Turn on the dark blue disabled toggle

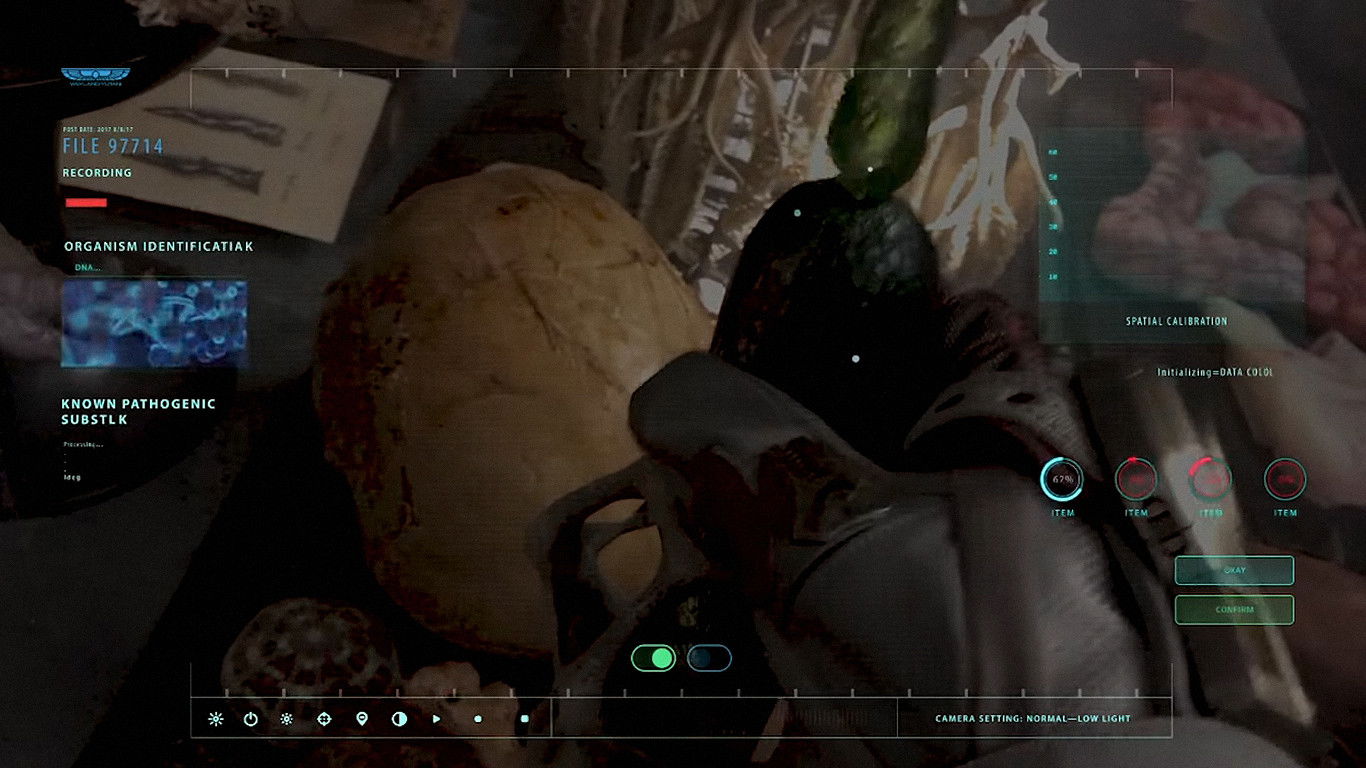709,658
